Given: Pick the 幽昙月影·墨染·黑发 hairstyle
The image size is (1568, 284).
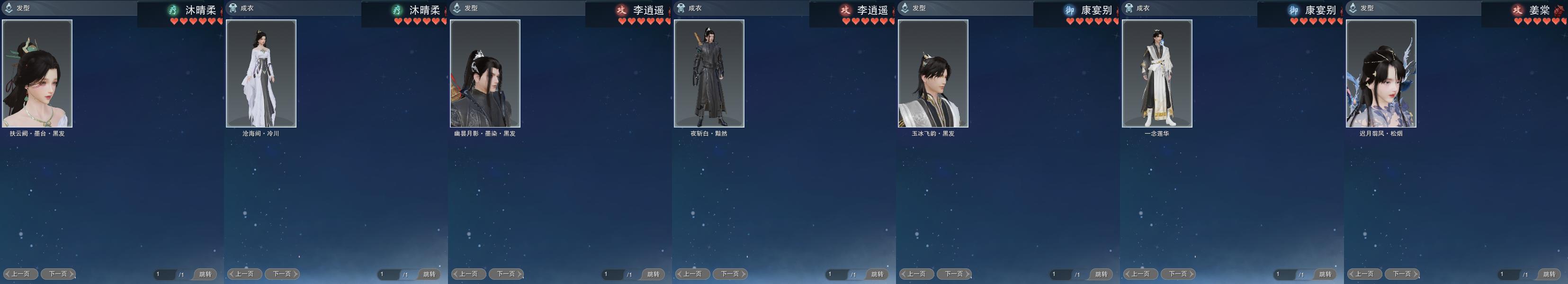Looking at the screenshot, I should [485, 73].
